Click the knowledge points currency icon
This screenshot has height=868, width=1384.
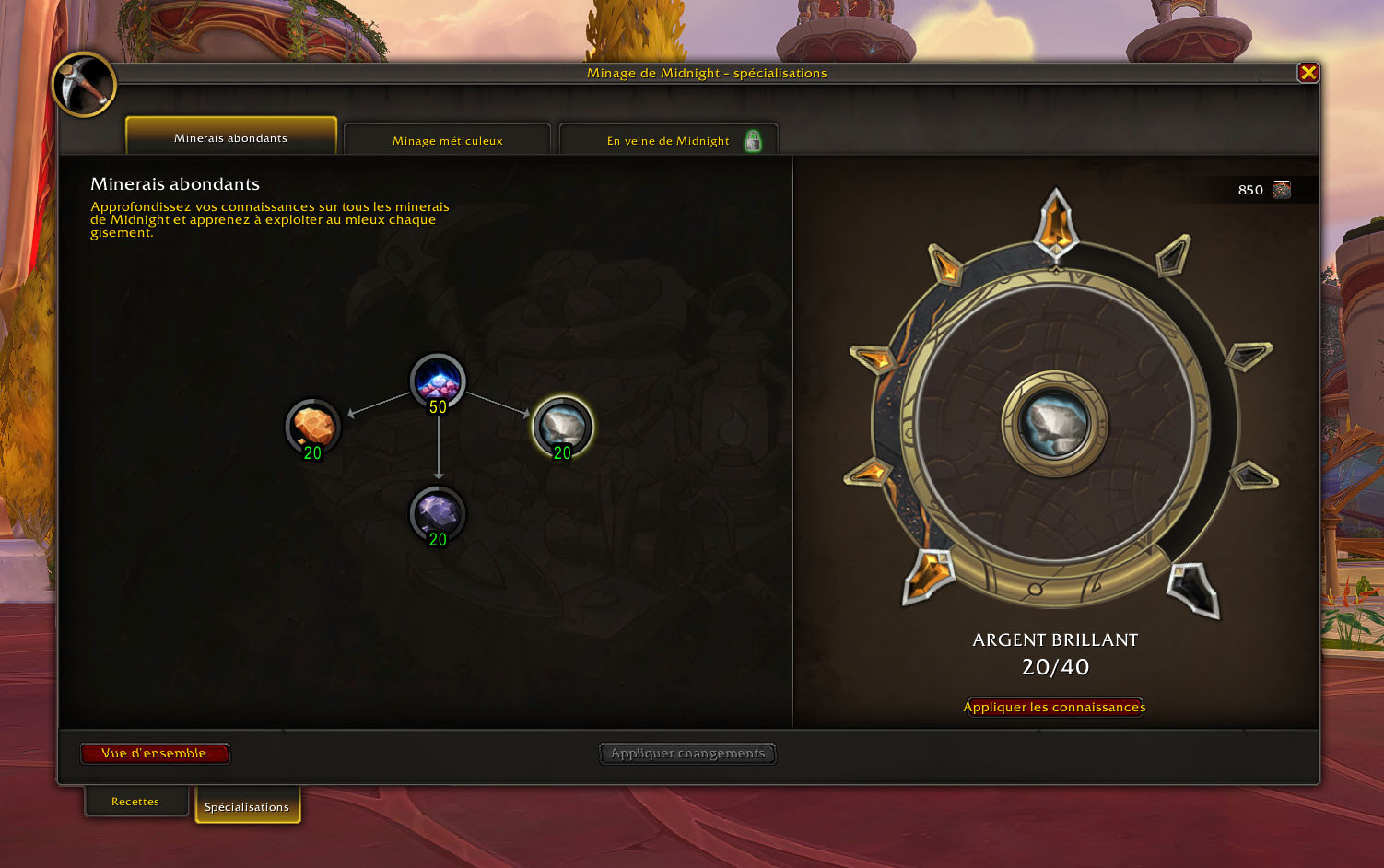click(x=1281, y=190)
